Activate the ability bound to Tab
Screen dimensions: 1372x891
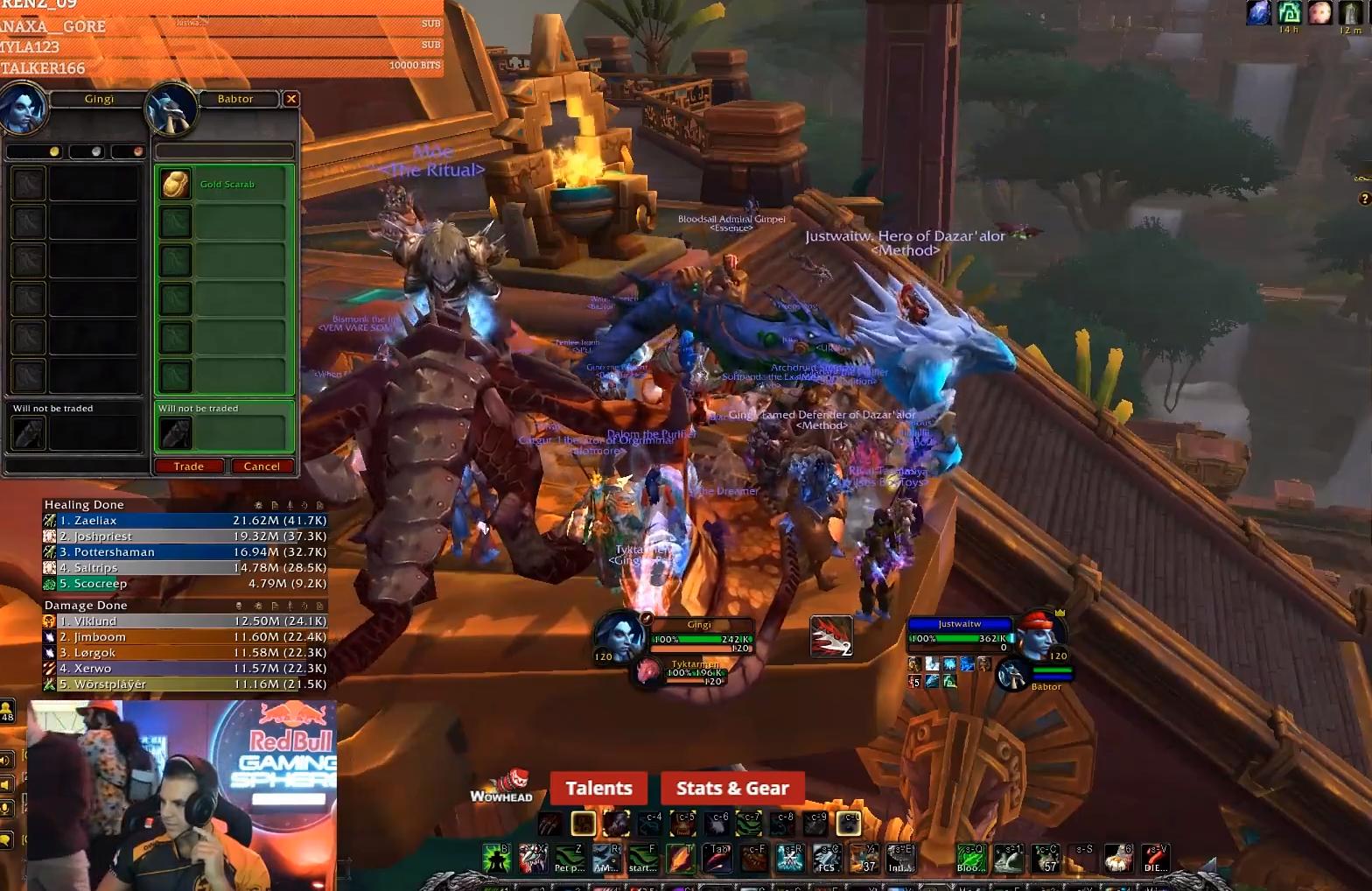point(717,859)
